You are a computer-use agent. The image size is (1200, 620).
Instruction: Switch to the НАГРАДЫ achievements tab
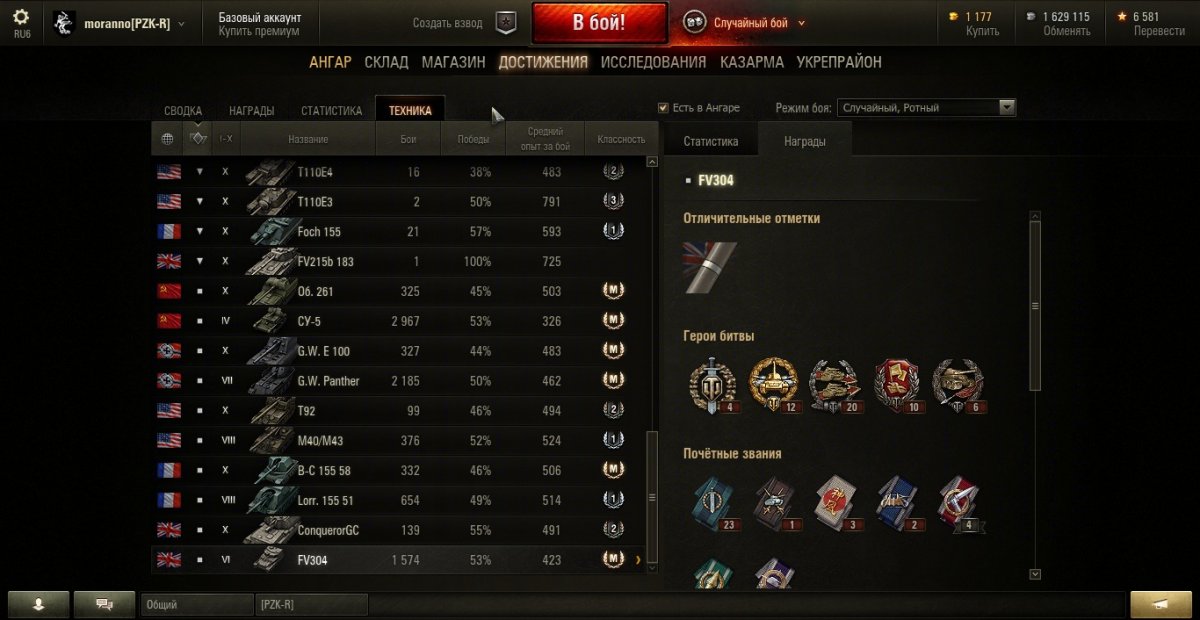pos(252,111)
